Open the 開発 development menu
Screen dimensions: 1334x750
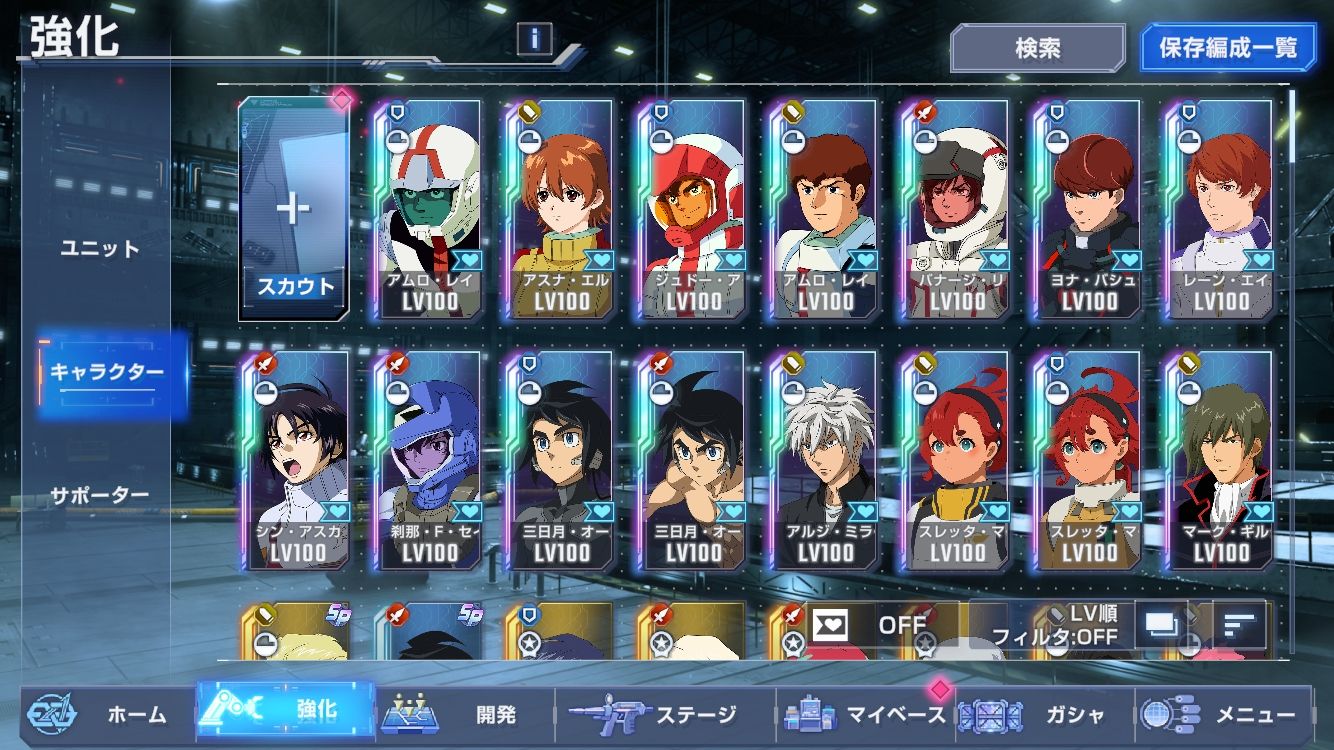coord(466,714)
